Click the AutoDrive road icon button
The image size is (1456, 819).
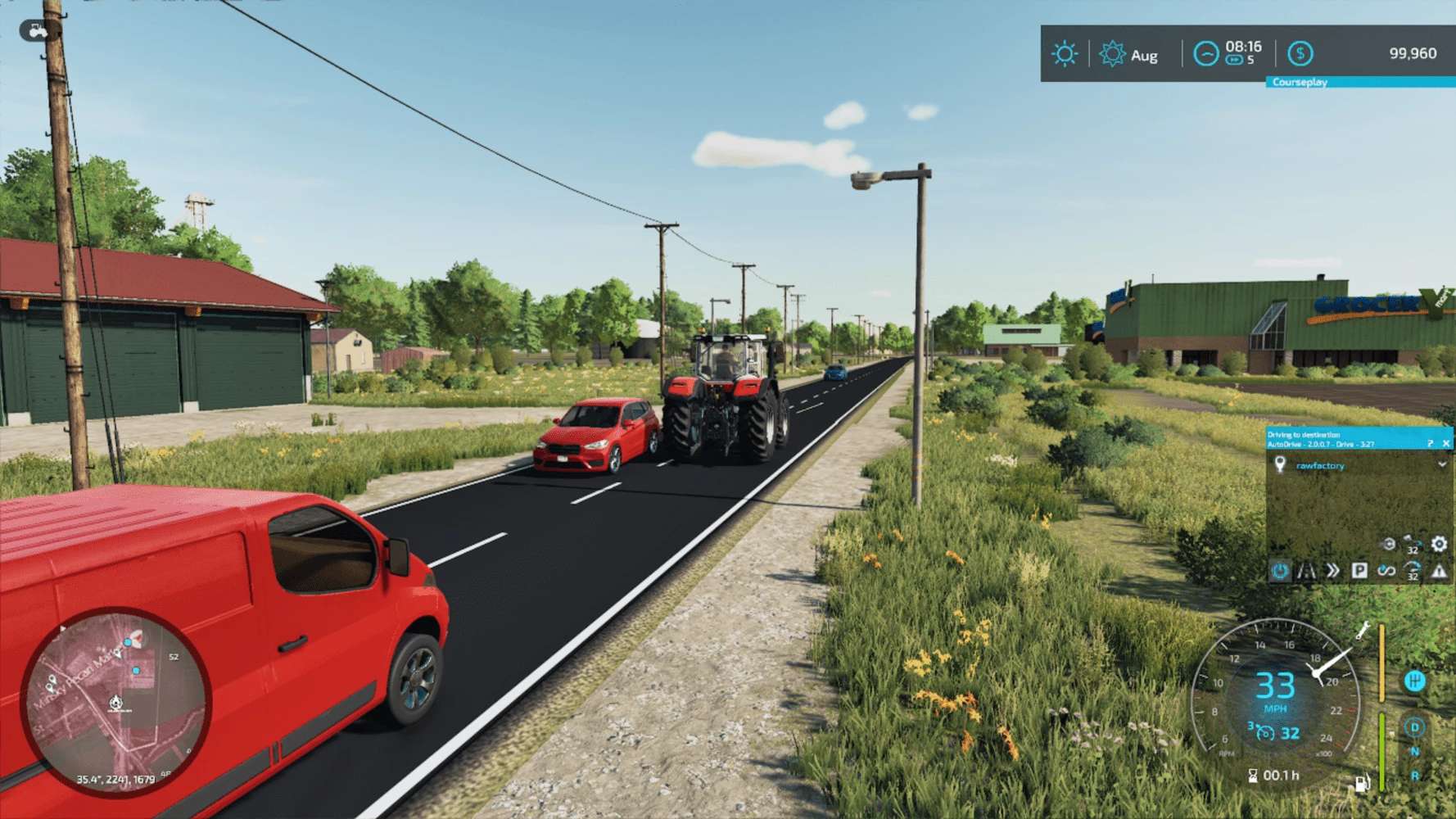1306,571
